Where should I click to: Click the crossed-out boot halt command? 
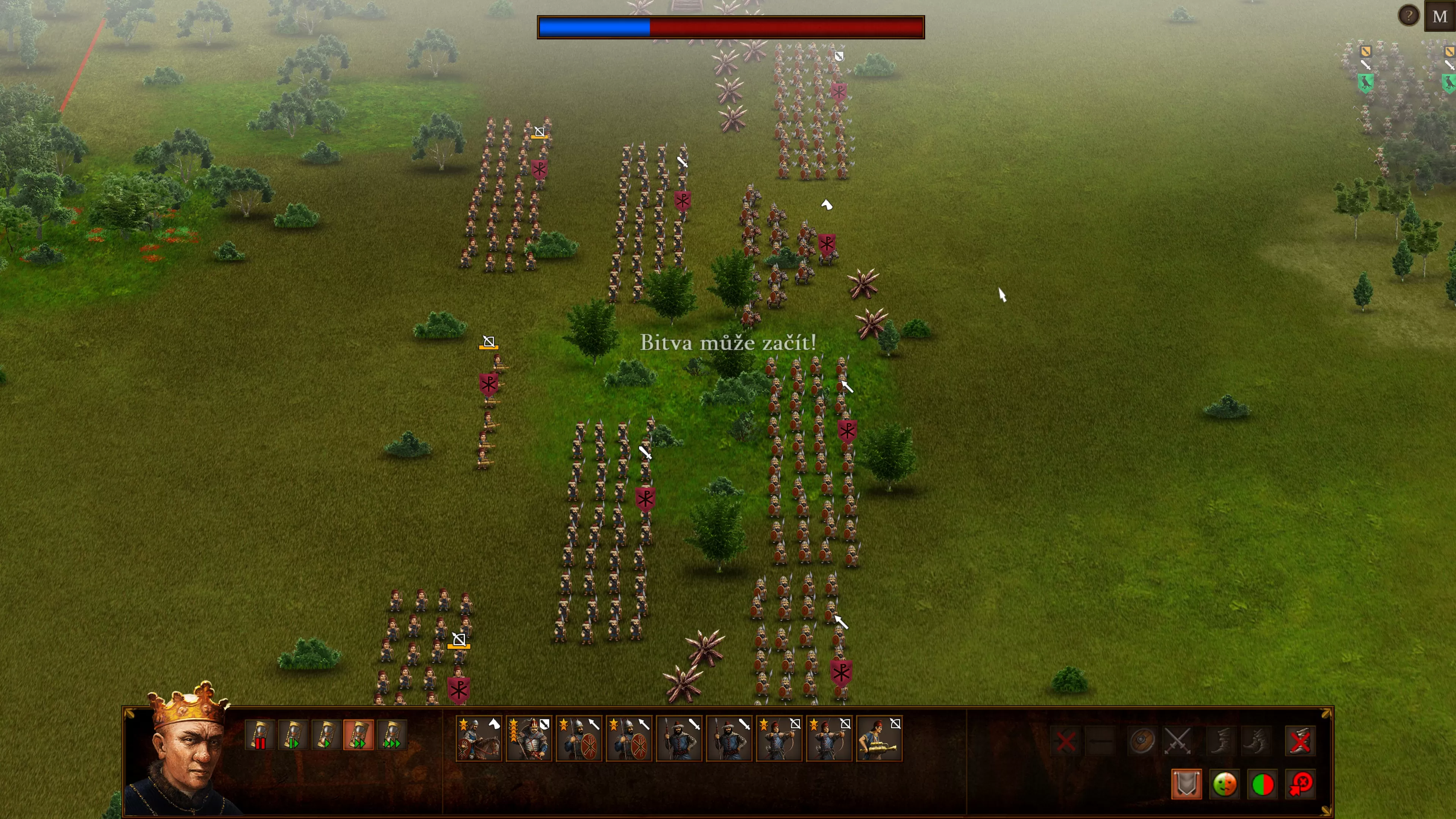point(1300,741)
